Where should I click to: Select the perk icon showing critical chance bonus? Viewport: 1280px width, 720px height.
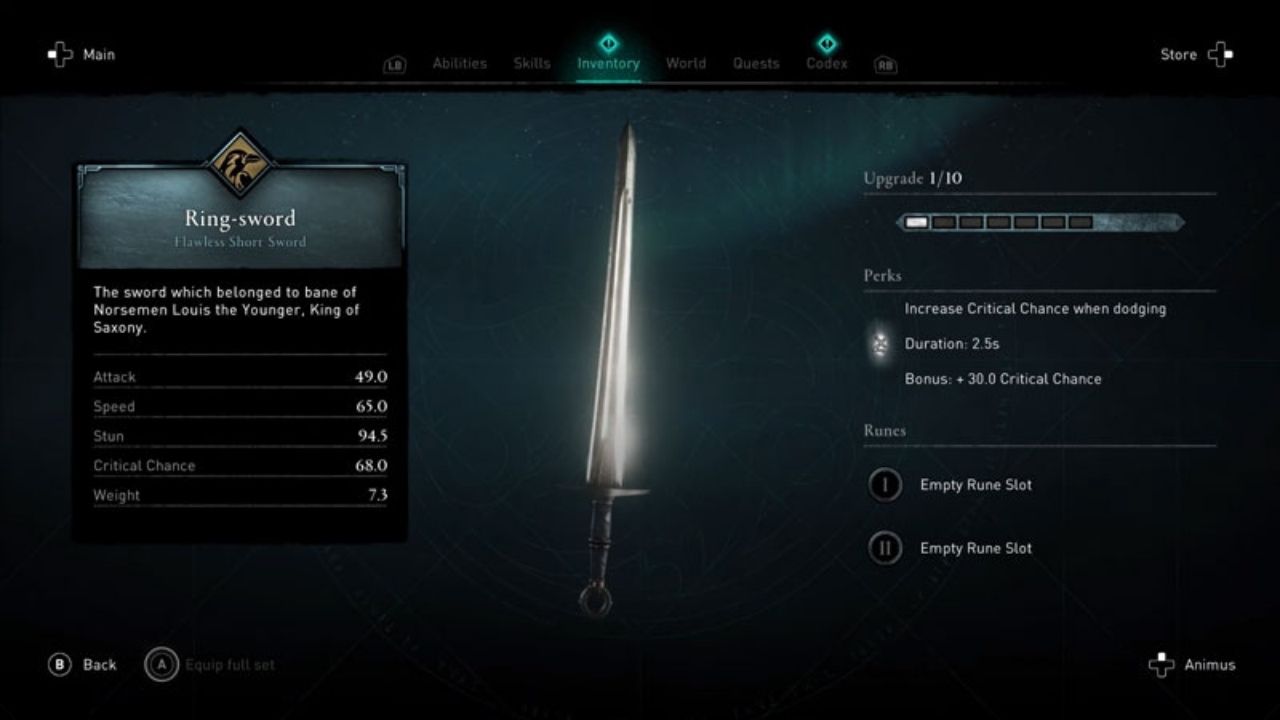tap(880, 344)
